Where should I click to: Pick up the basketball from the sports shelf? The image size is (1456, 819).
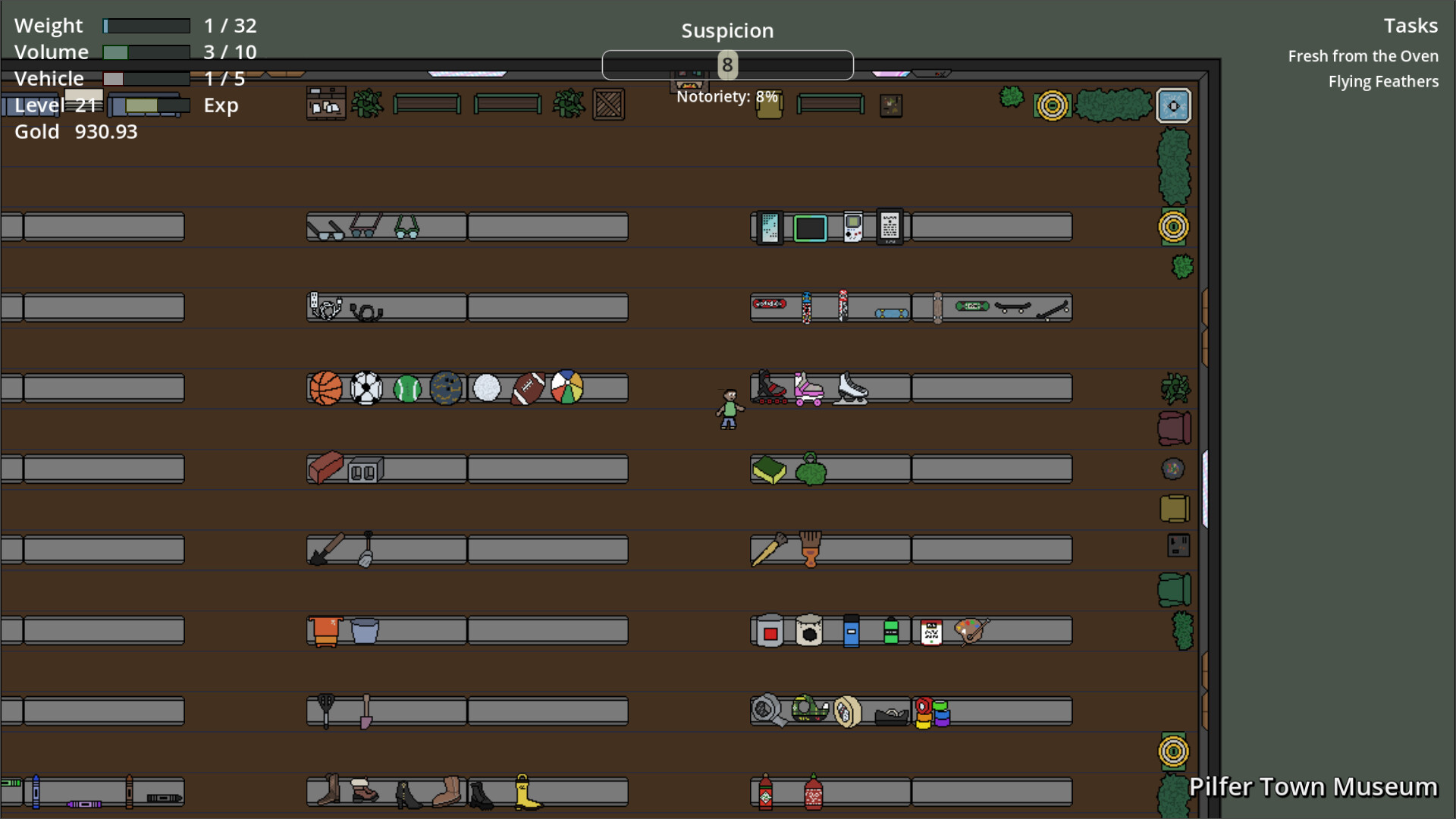pos(325,388)
